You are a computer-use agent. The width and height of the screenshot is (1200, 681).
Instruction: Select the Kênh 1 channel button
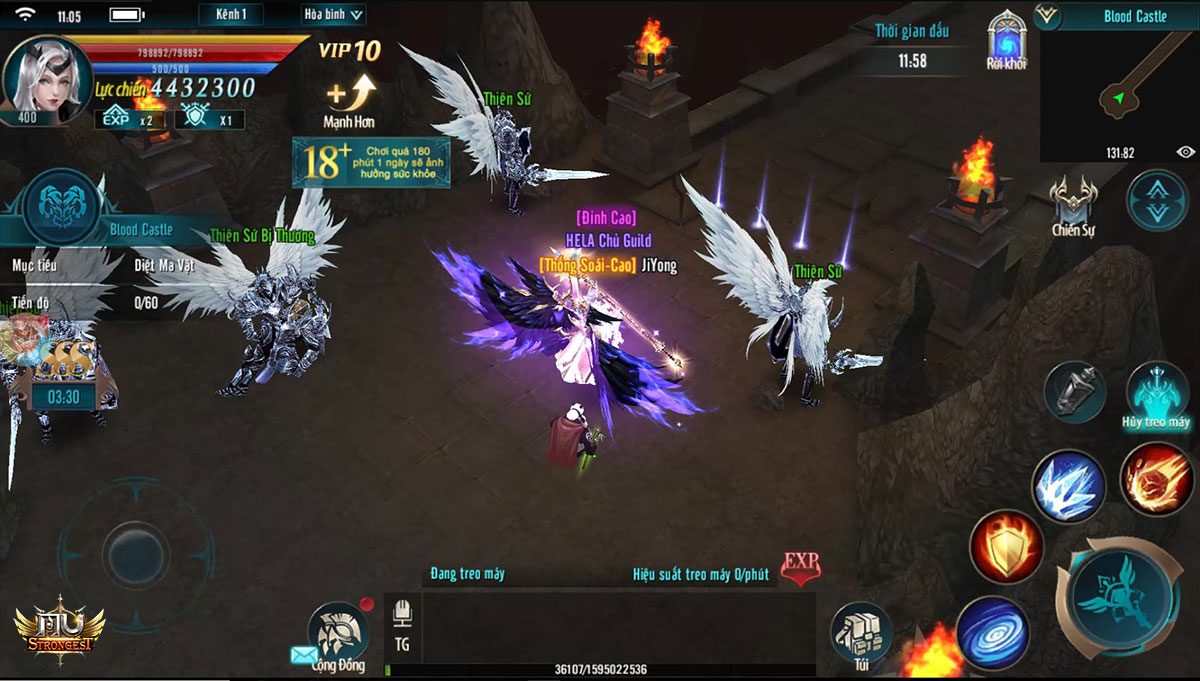point(231,14)
